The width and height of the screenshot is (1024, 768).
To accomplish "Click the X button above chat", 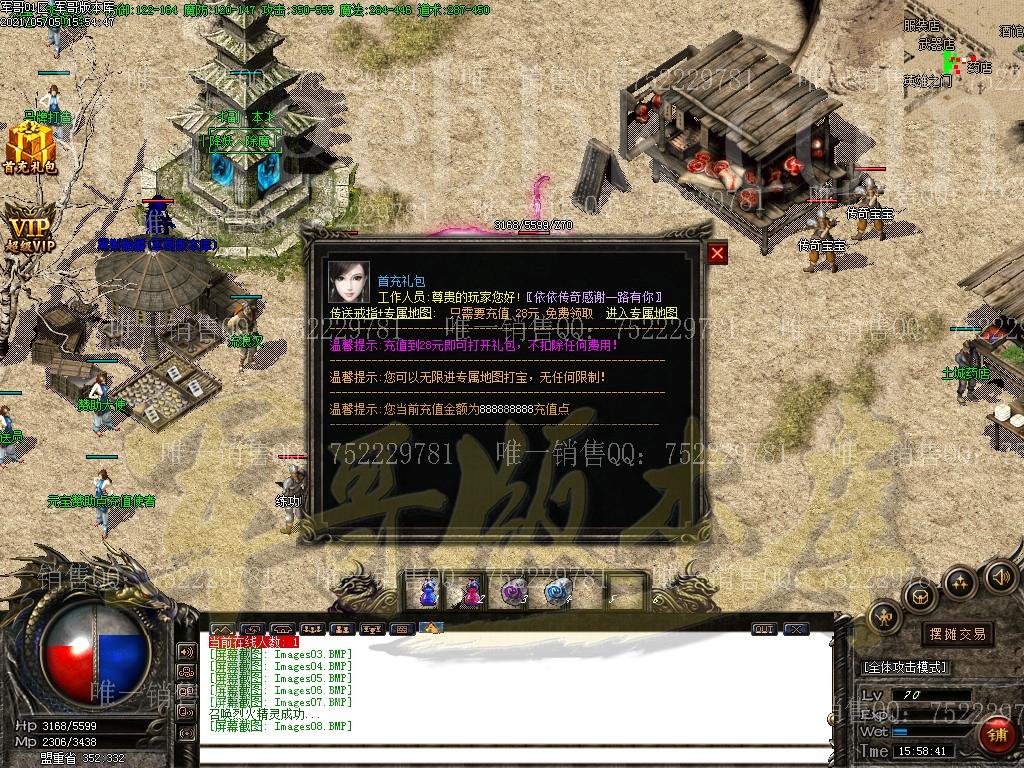I will [x=796, y=629].
